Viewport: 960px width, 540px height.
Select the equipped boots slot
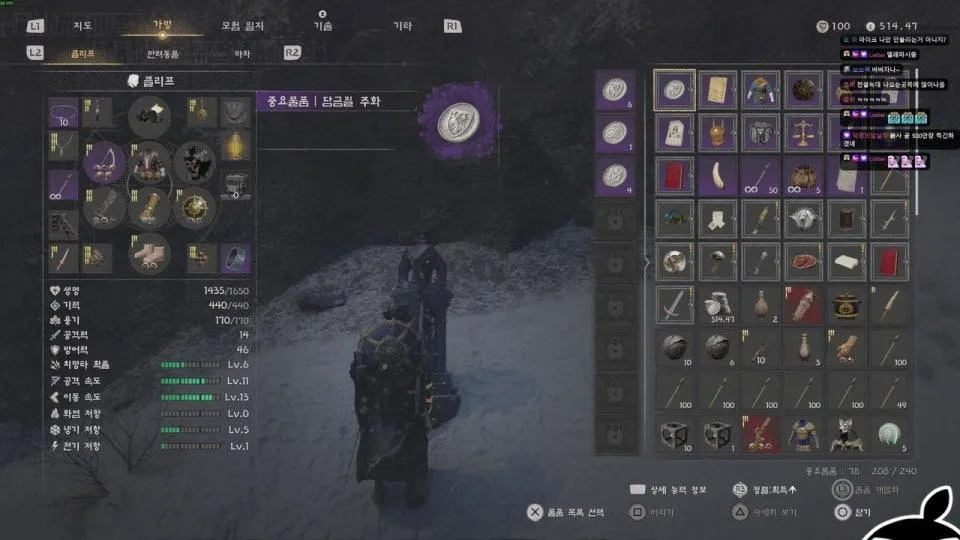(150, 254)
